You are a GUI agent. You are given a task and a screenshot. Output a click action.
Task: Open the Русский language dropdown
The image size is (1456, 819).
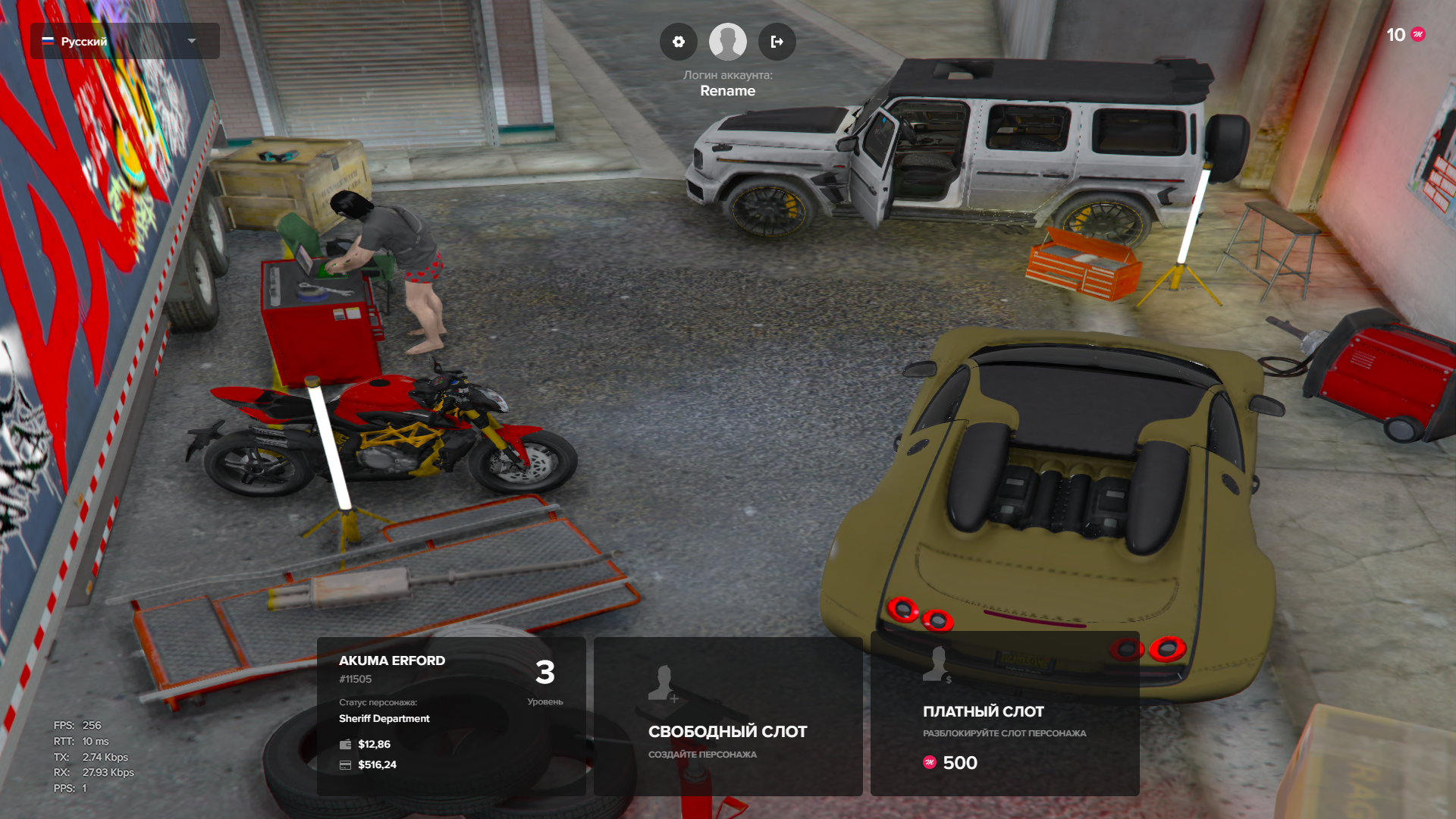(x=125, y=41)
